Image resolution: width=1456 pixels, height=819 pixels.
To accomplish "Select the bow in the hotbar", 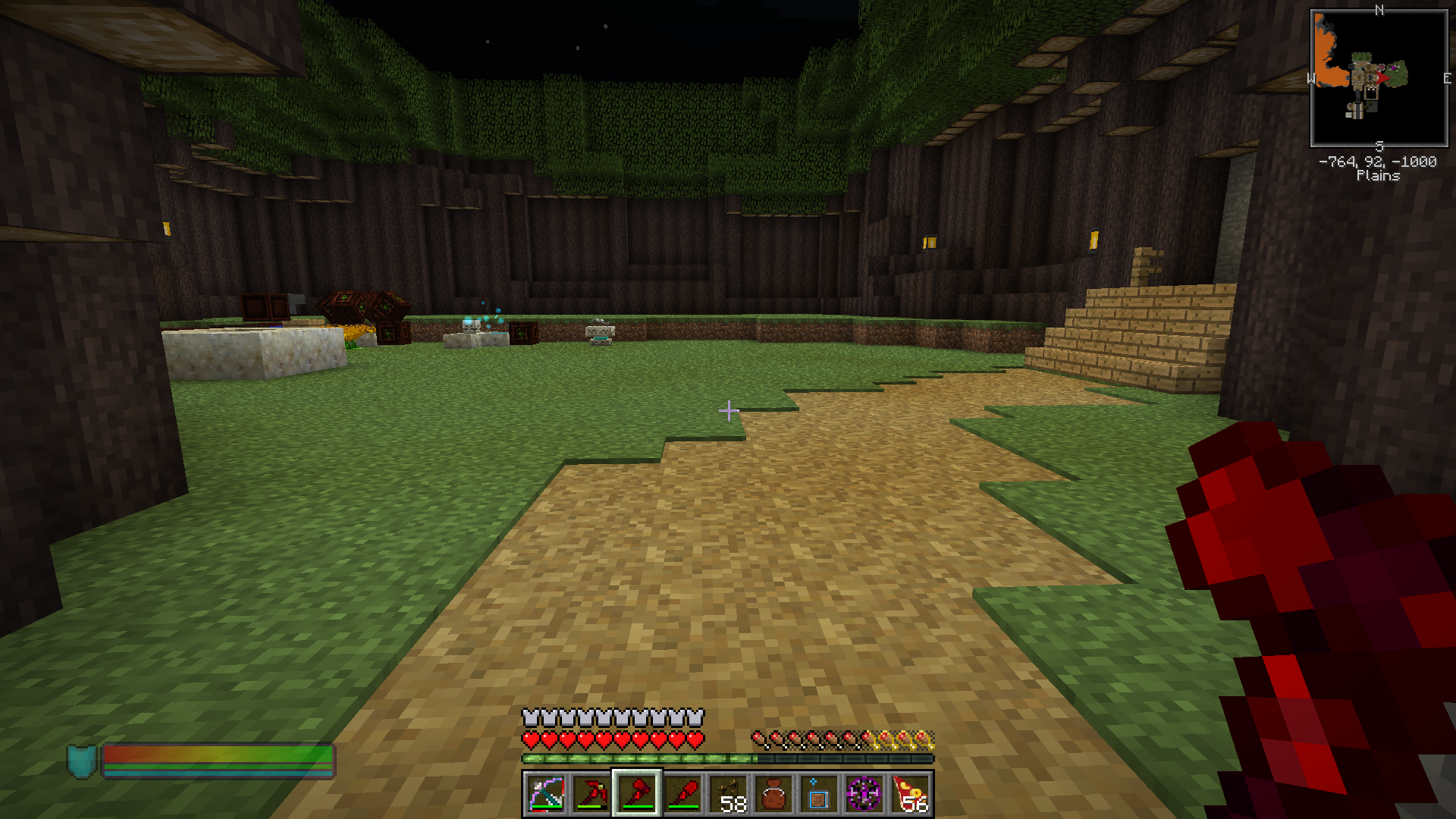I will [x=546, y=794].
